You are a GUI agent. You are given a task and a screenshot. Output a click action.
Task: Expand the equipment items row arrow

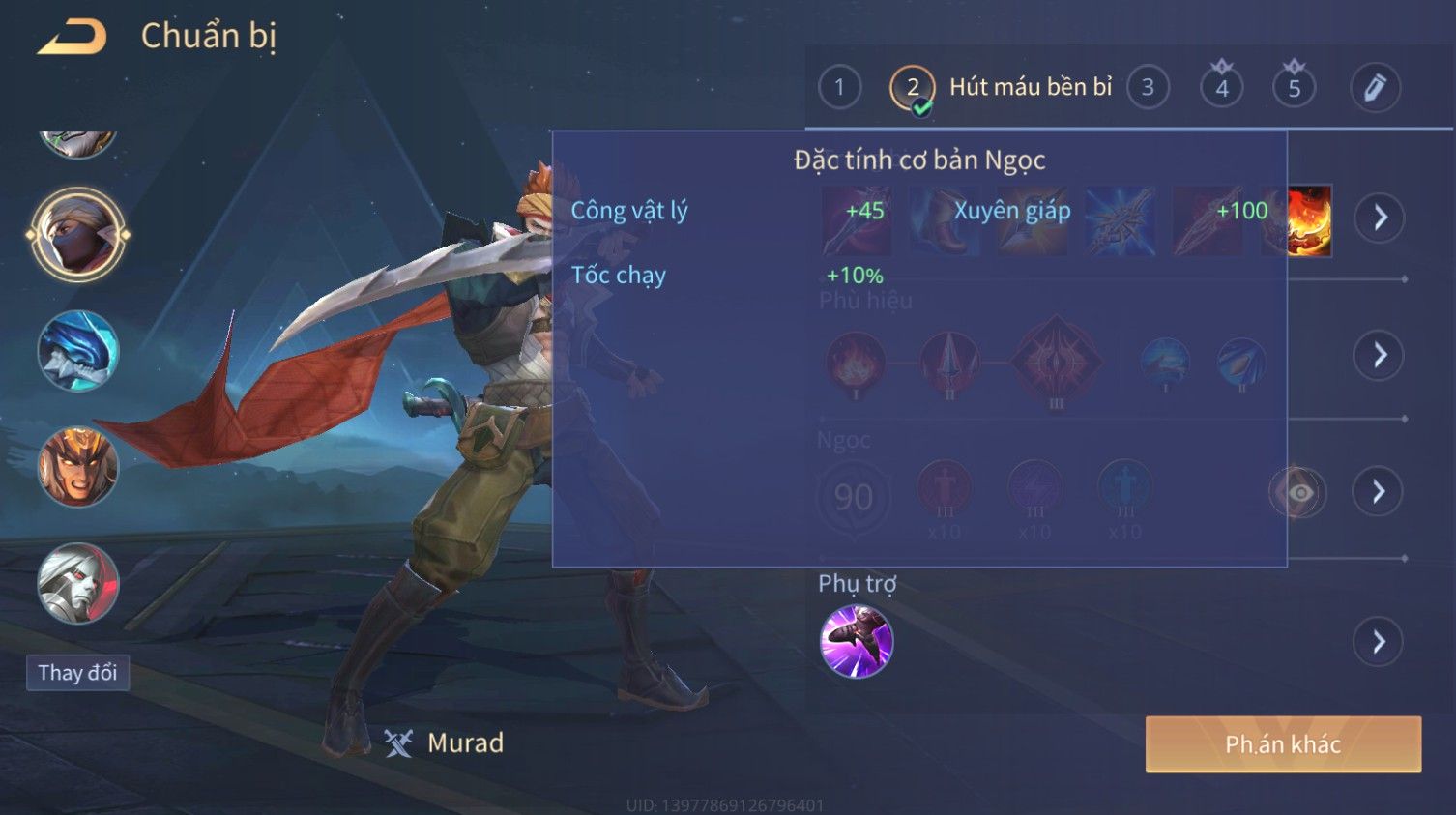click(x=1379, y=218)
